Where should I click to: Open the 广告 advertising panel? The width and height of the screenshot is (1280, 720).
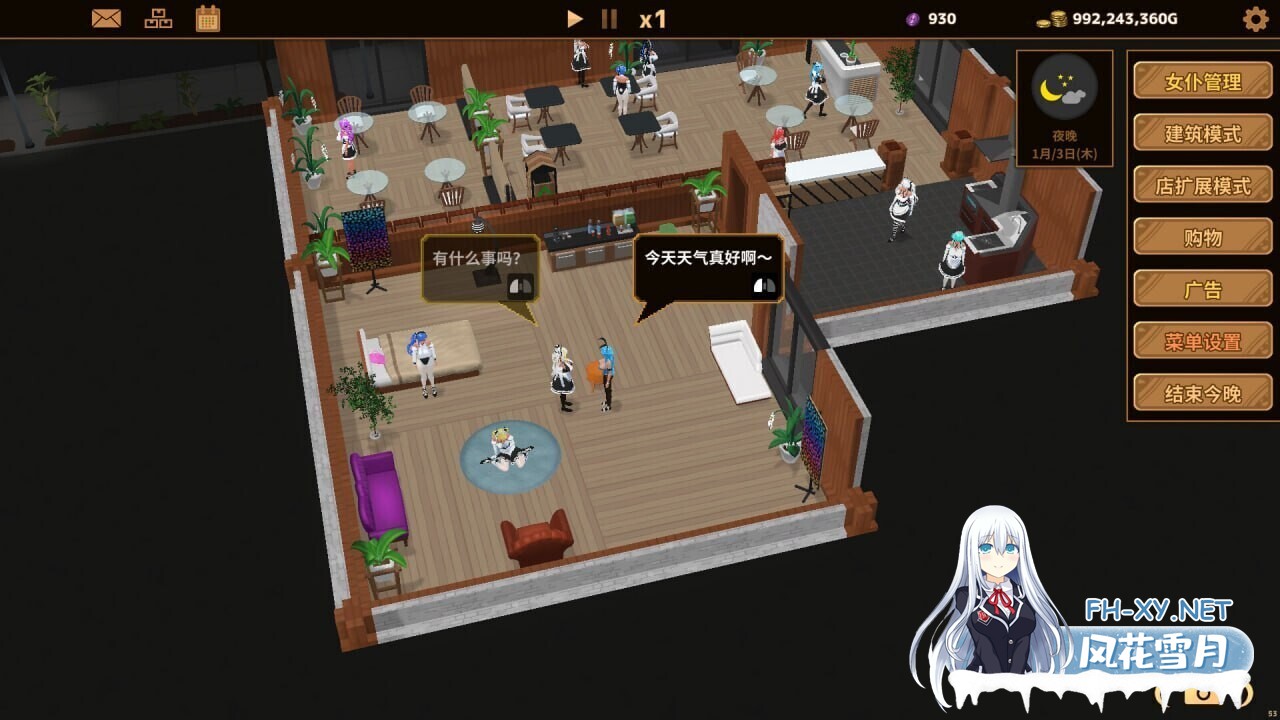(1202, 289)
